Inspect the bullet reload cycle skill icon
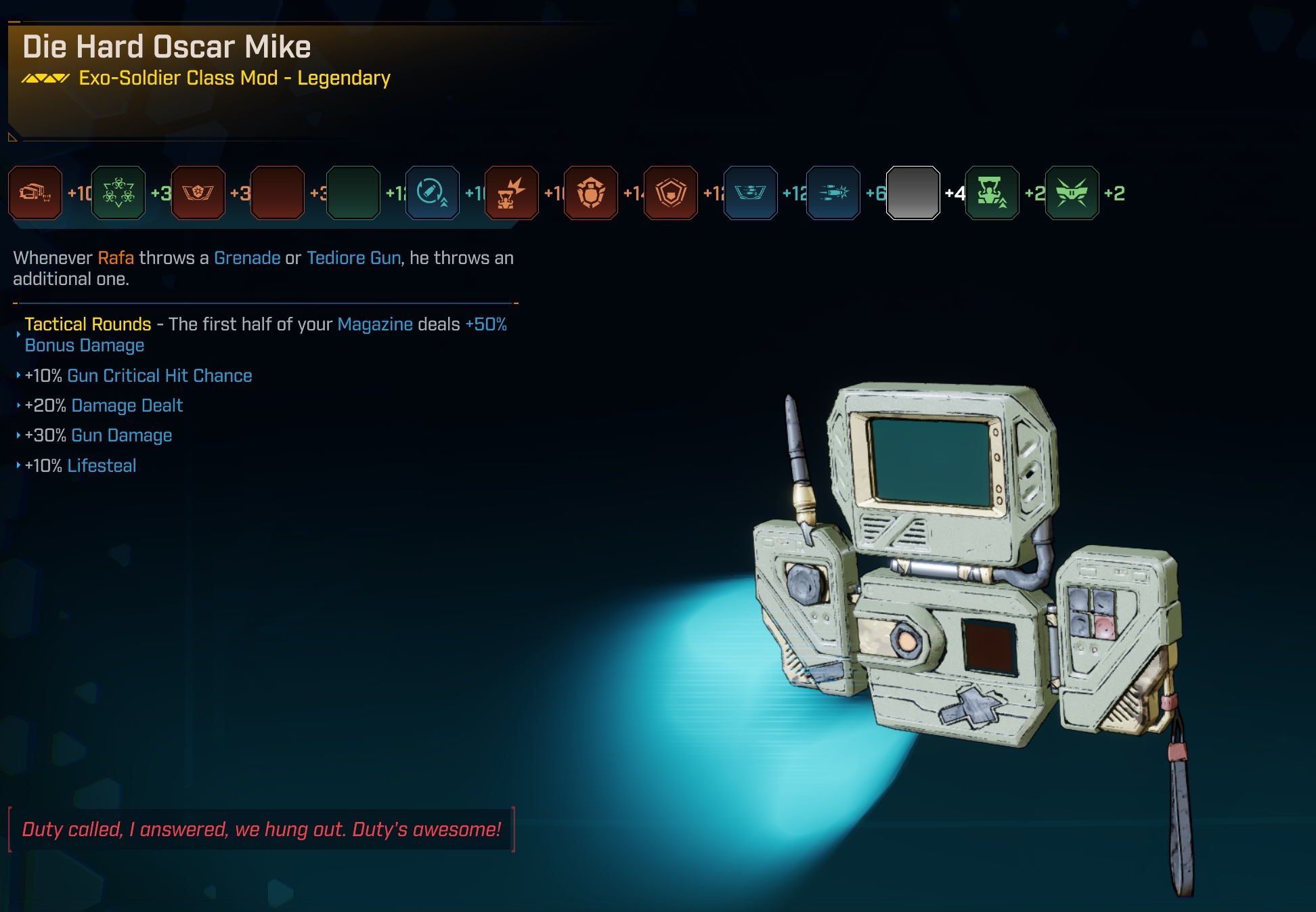The image size is (1316, 912). 432,193
